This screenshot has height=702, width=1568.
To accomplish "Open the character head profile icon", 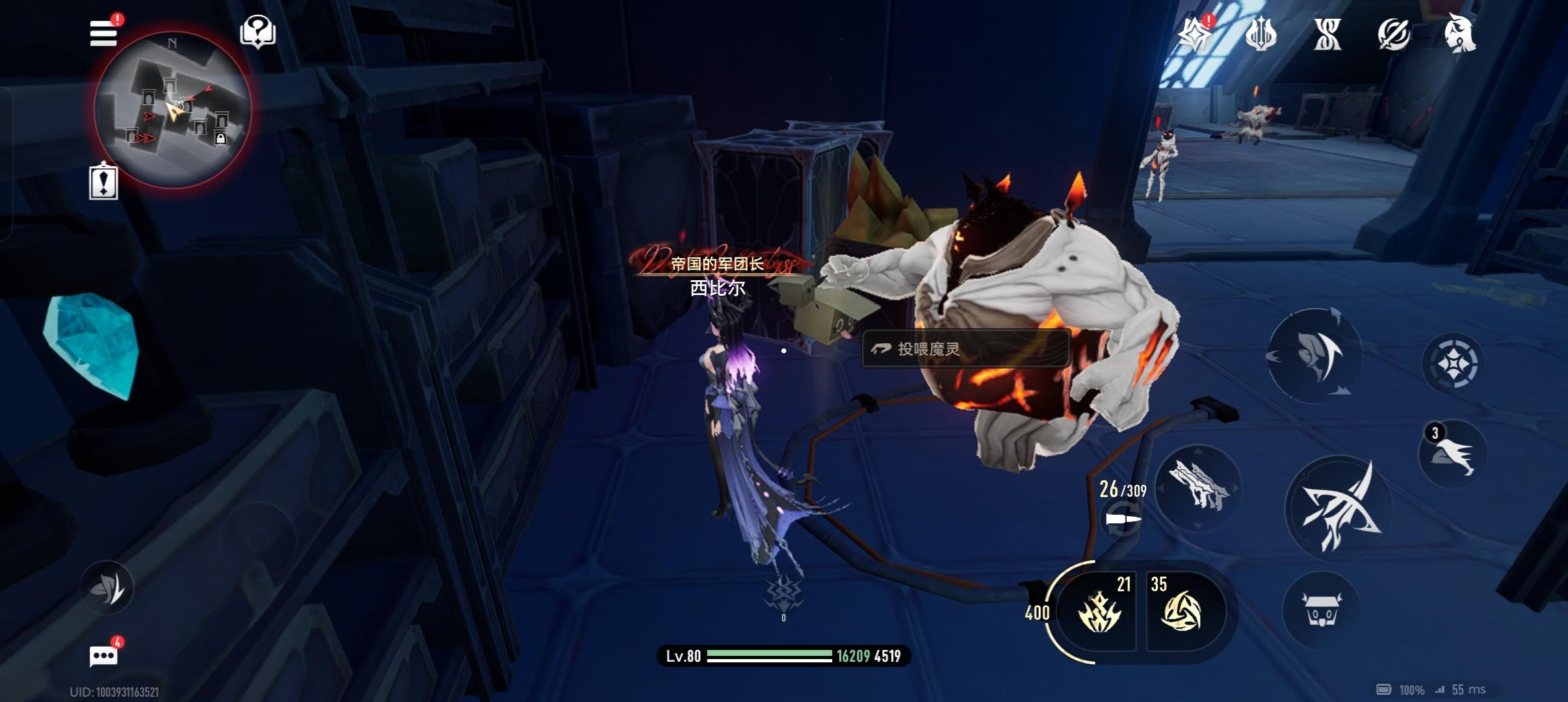I will pyautogui.click(x=1459, y=34).
